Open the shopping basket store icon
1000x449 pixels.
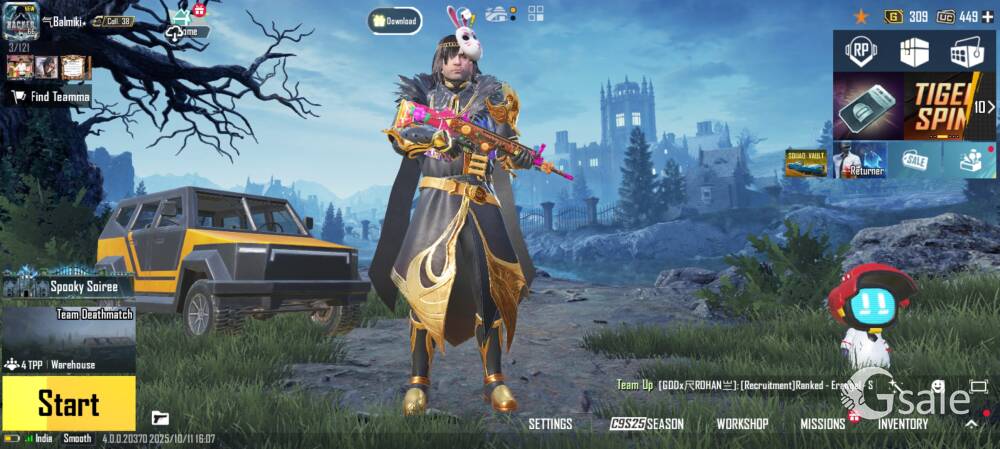968,51
